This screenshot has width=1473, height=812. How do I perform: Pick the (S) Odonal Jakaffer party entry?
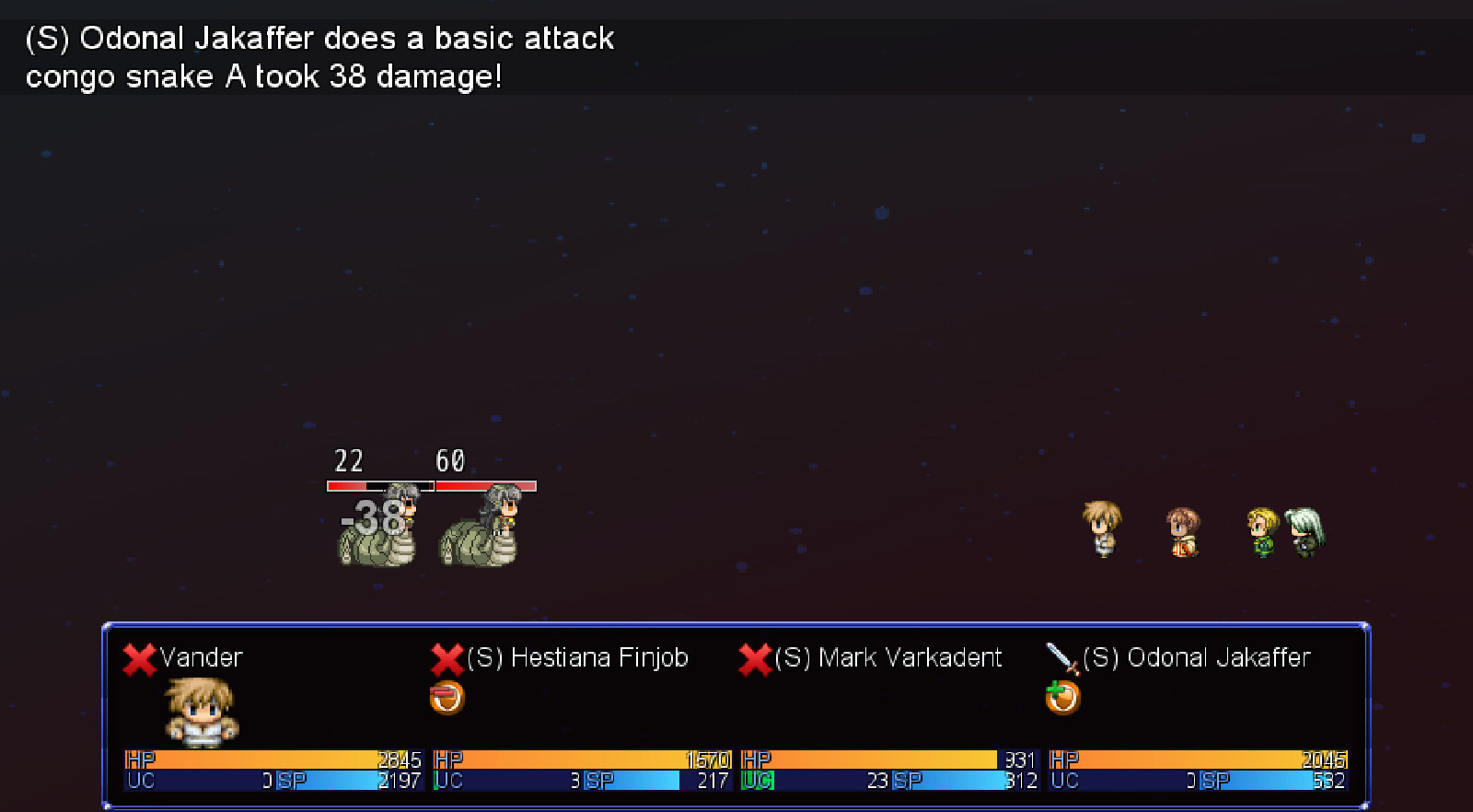[x=1196, y=658]
